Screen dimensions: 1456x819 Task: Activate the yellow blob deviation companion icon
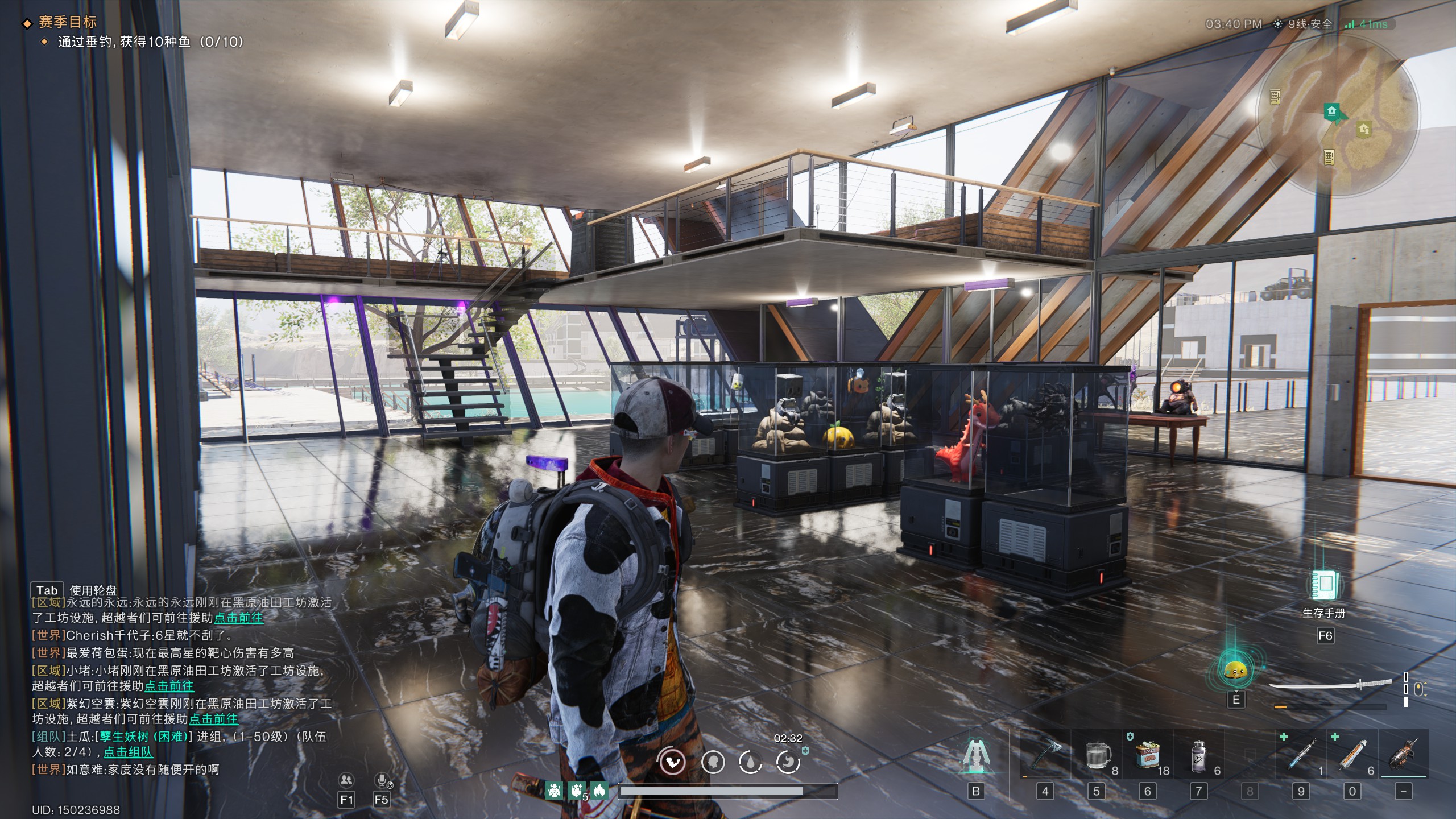point(1235,671)
